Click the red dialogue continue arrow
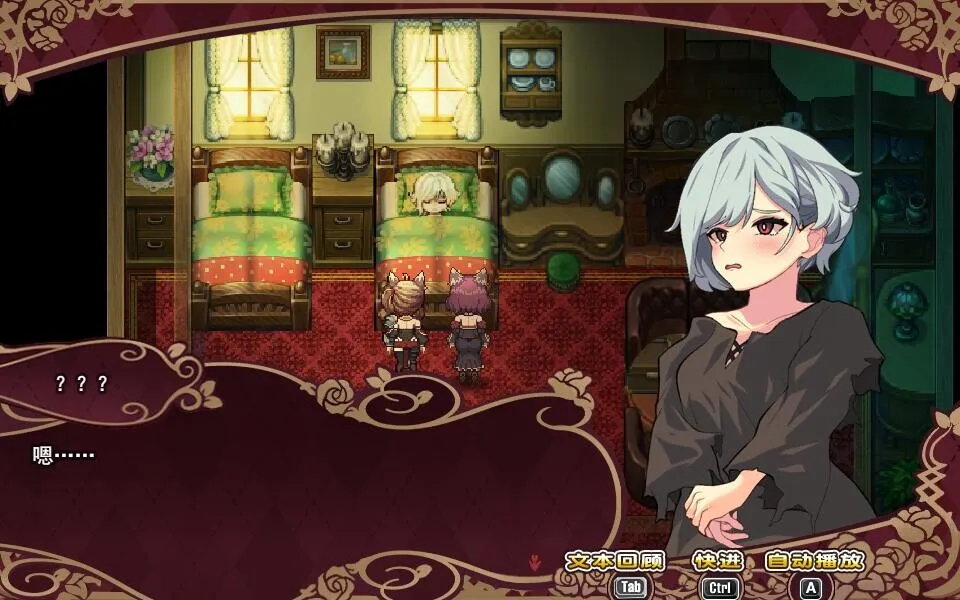 click(x=535, y=563)
